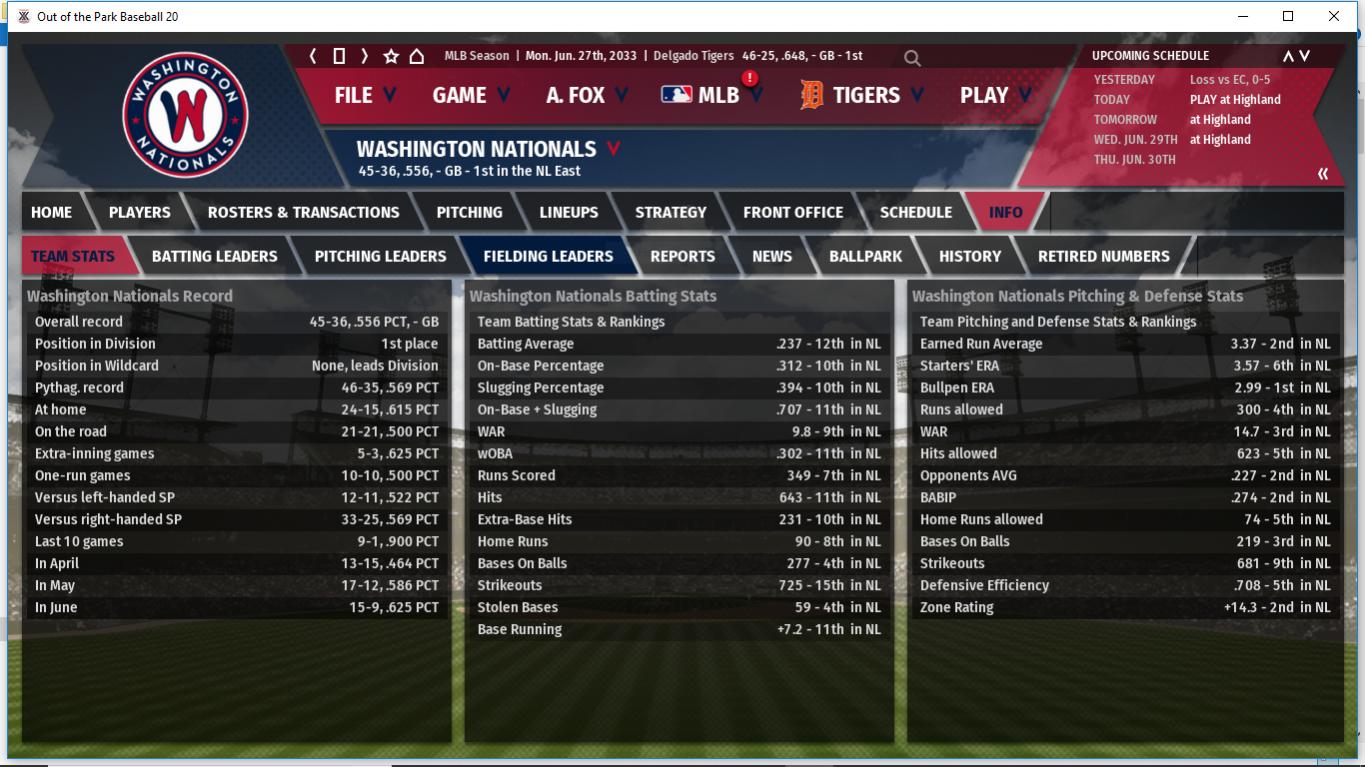Viewport: 1365px width, 767px height.
Task: Switch to the PLAYERS tab
Action: pyautogui.click(x=139, y=212)
